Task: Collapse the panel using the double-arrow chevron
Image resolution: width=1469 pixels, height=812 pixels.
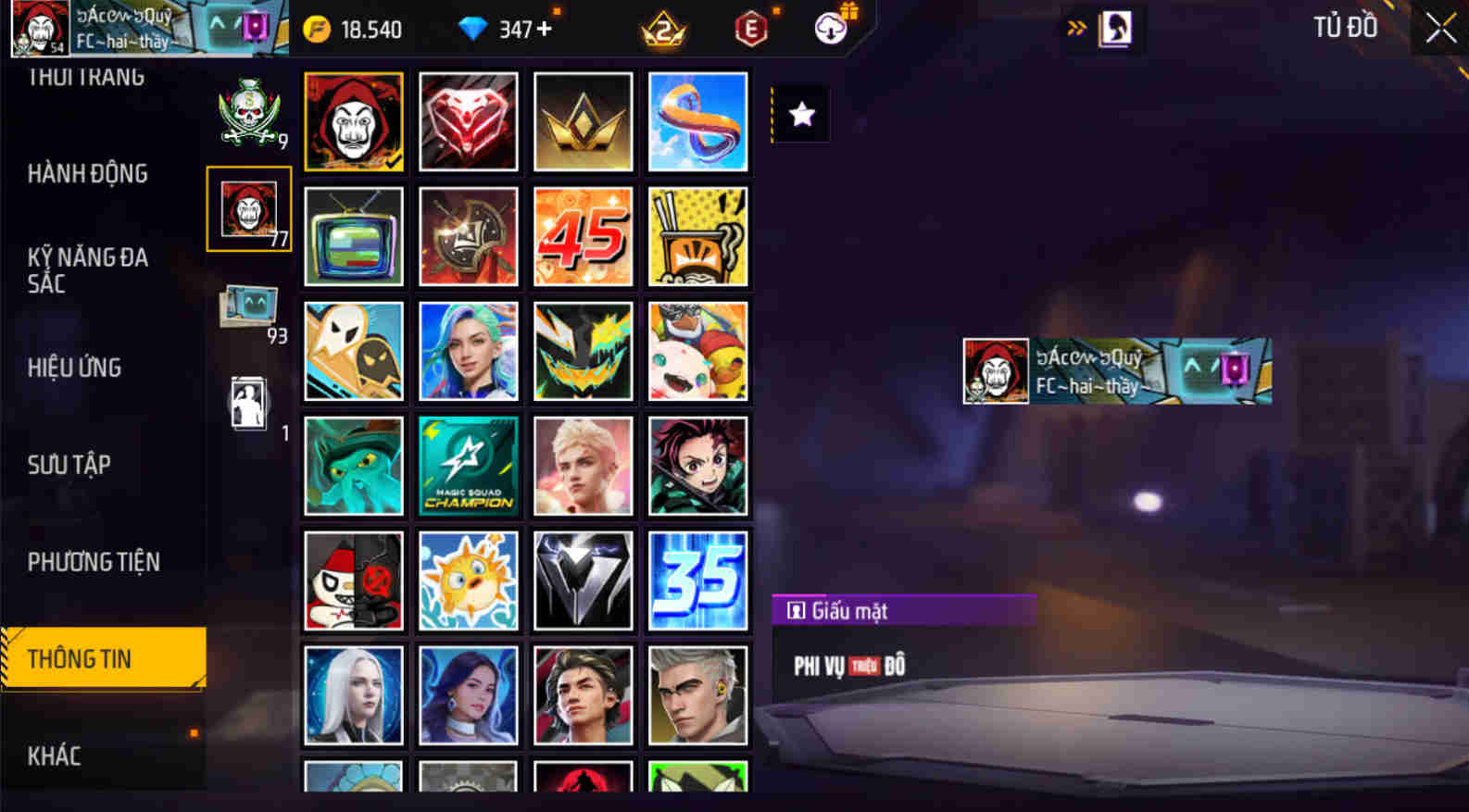Action: (x=1076, y=28)
